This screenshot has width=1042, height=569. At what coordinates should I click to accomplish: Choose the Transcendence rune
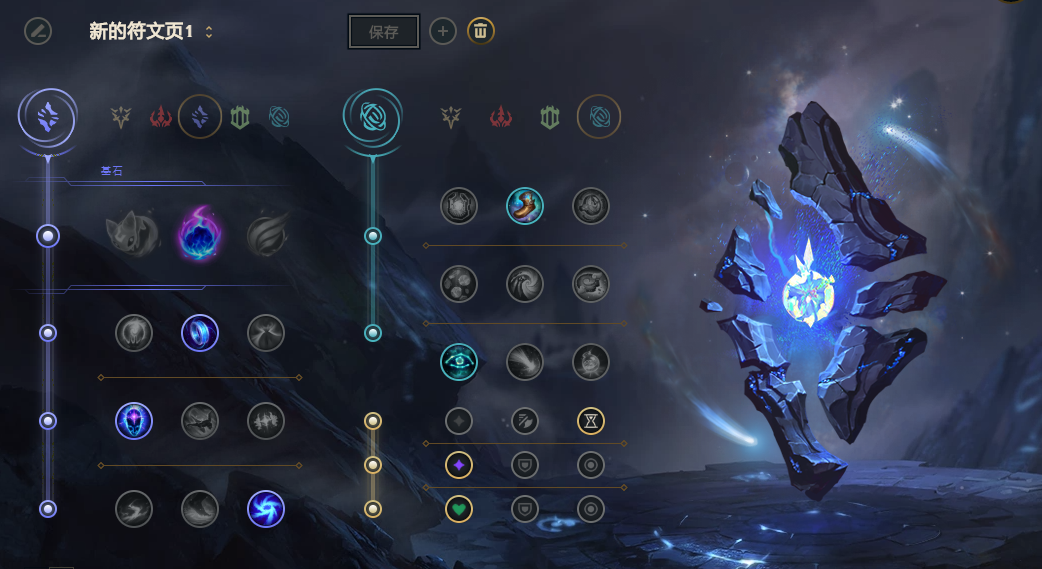134,421
